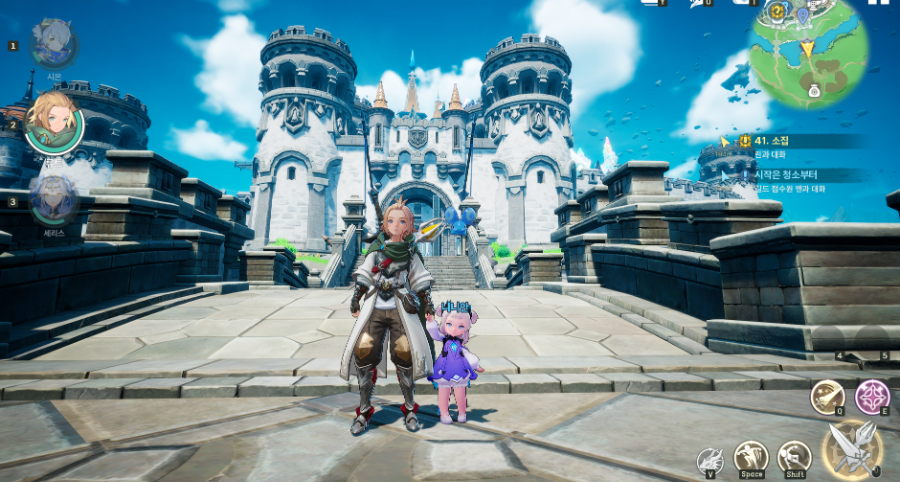This screenshot has height=482, width=900.
Task: Attack with the sword and trident button
Action: (851, 448)
